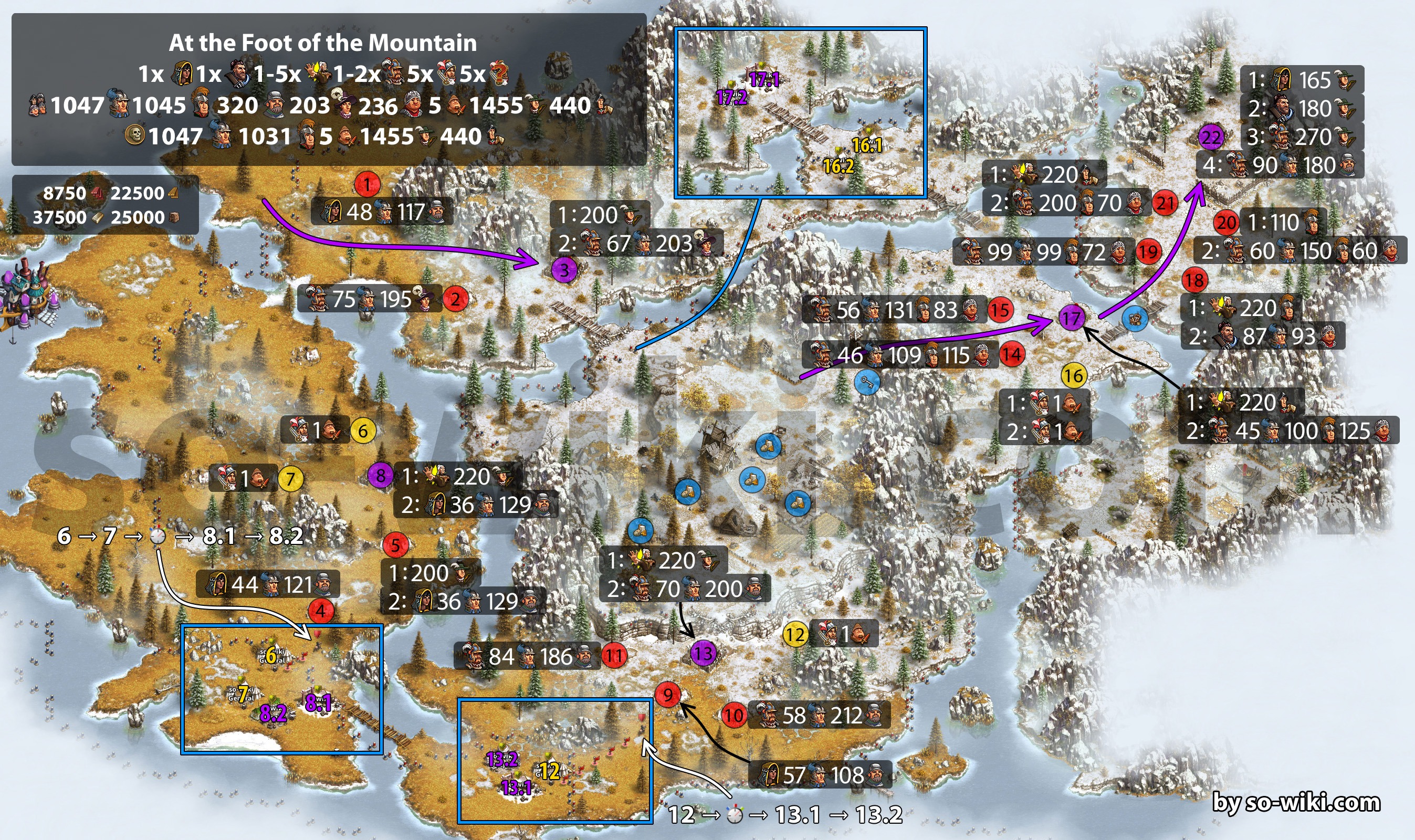Select the purple camp marker 13

(x=704, y=654)
